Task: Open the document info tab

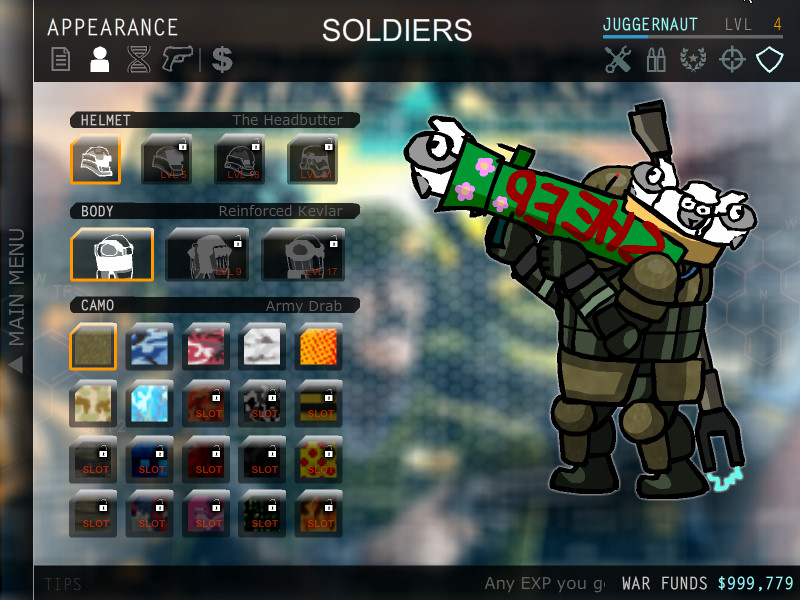Action: tap(61, 60)
